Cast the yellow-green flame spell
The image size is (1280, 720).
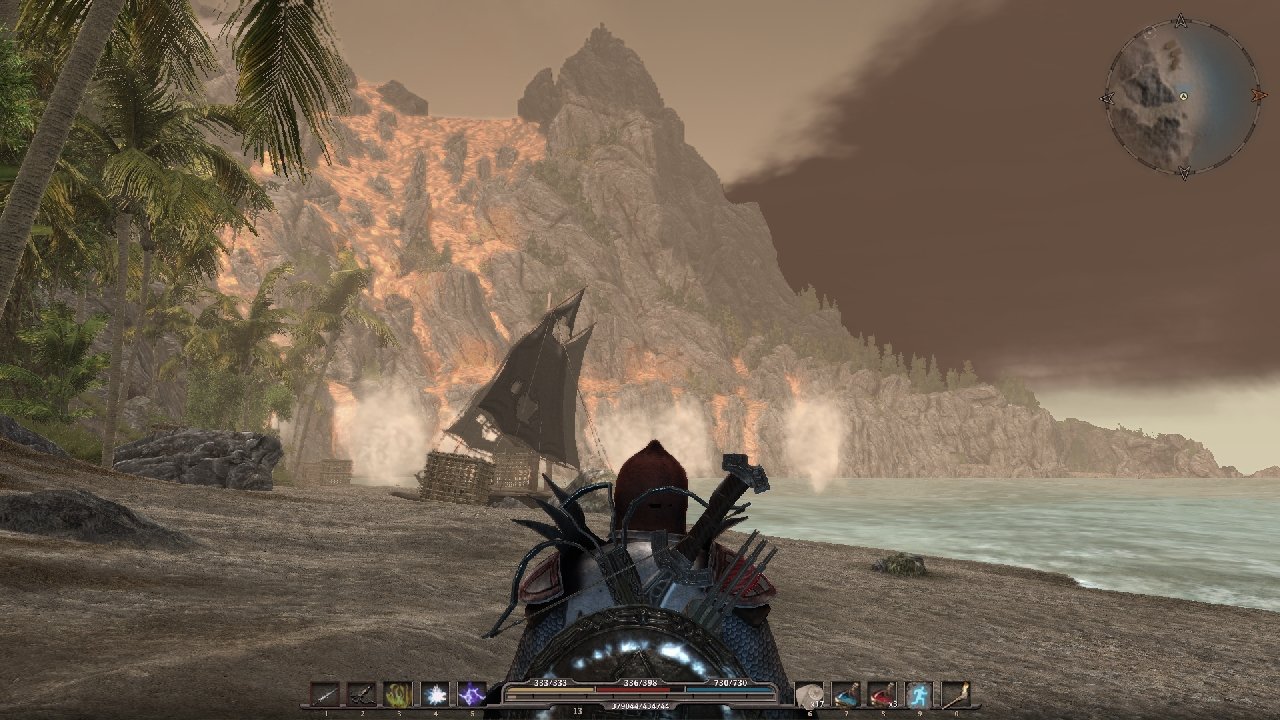pyautogui.click(x=398, y=694)
